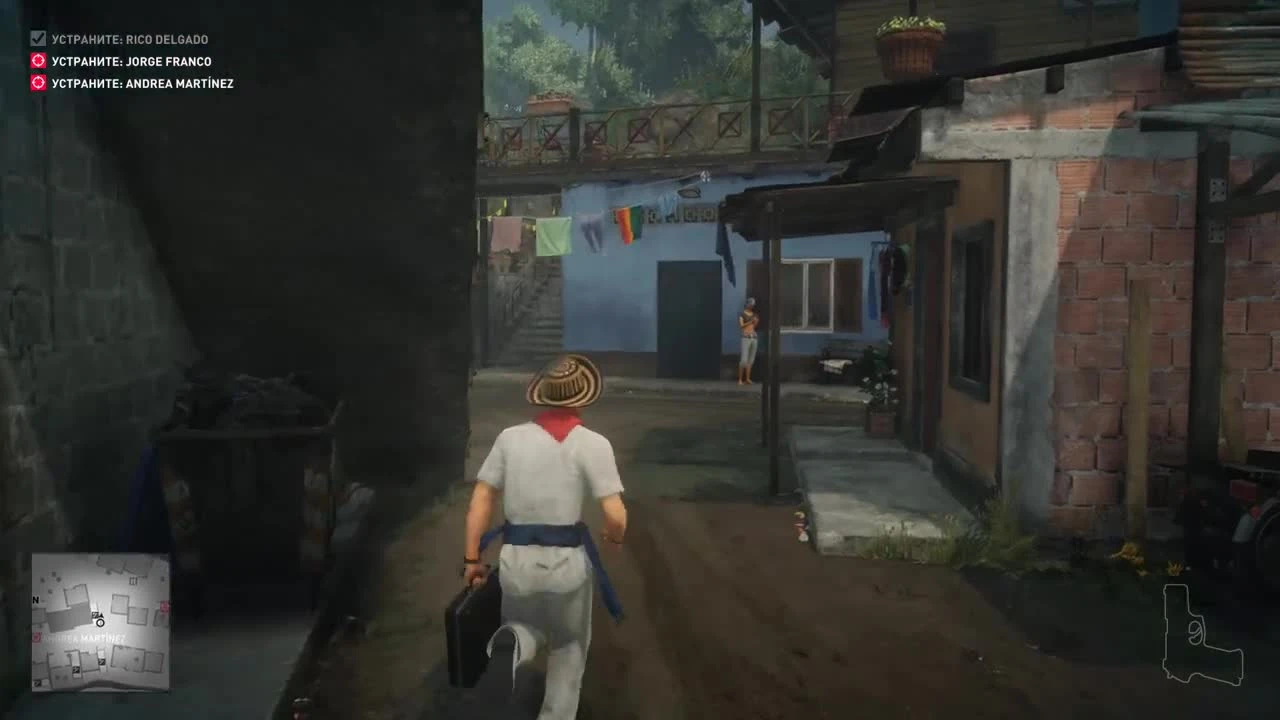
Task: Click the circular objective ring on the minimap
Action: tap(100, 622)
